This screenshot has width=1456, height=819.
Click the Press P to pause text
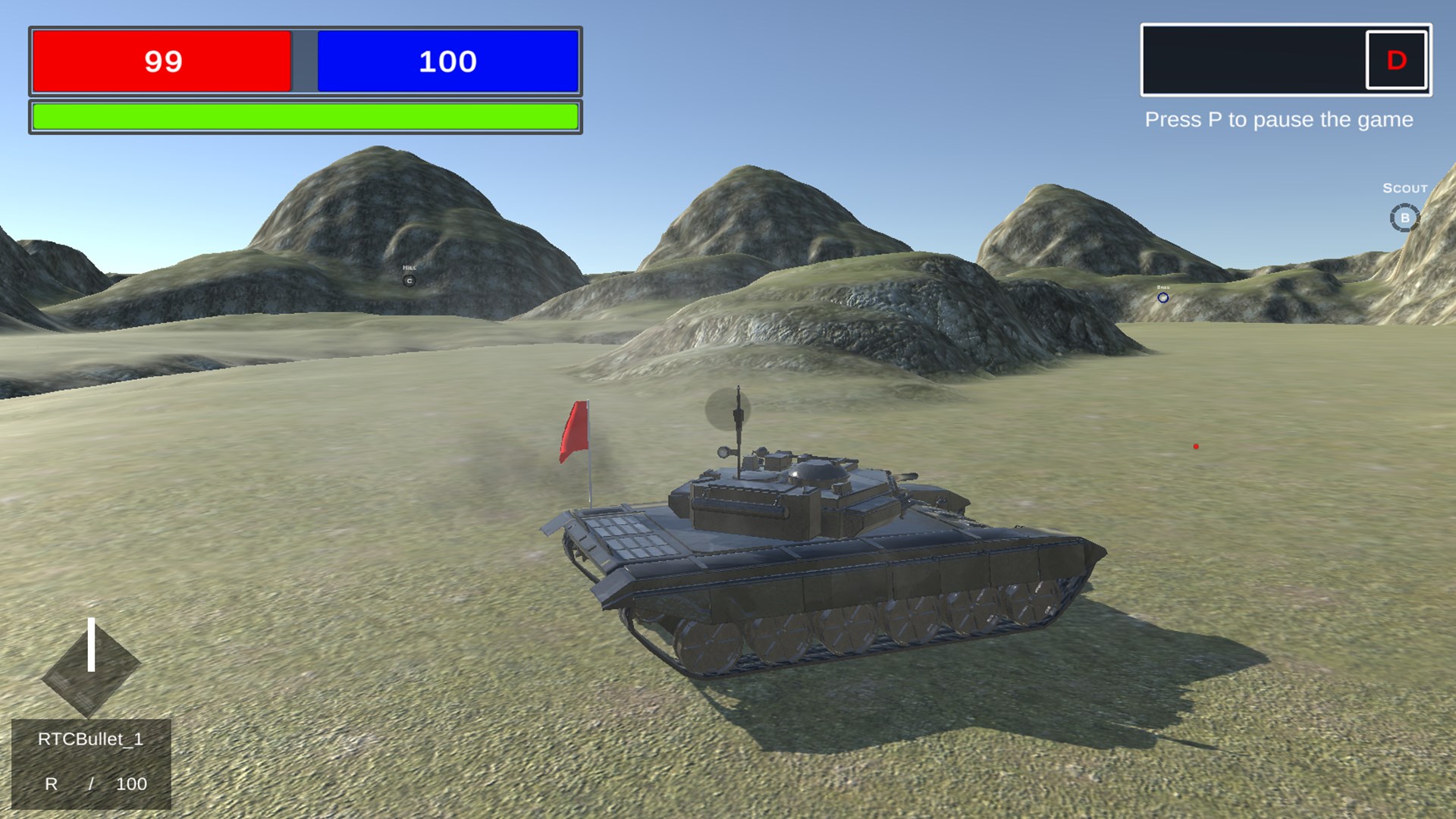coord(1279,119)
